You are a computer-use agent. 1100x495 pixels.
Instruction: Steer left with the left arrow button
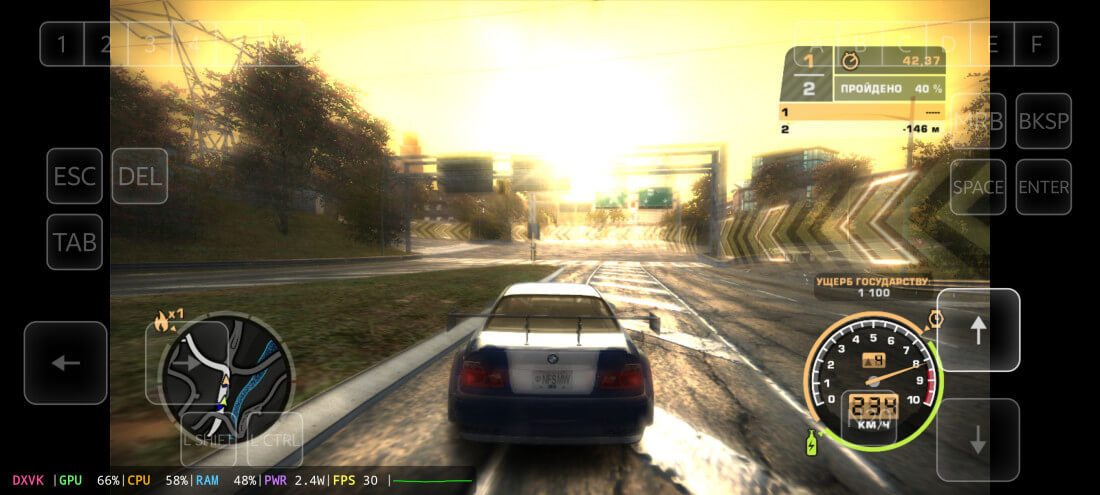[x=66, y=363]
